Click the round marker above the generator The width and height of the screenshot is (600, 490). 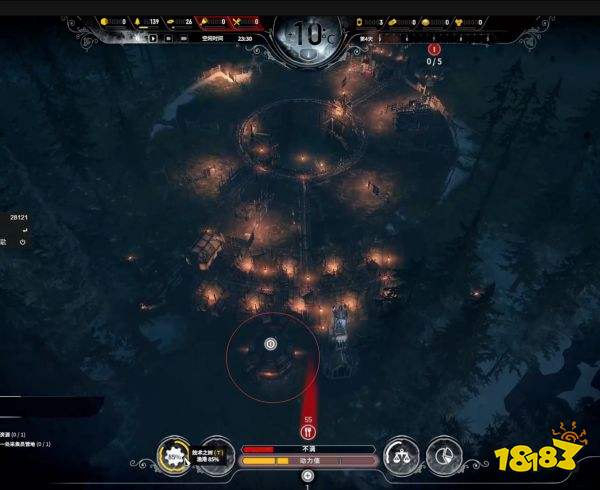coord(270,343)
